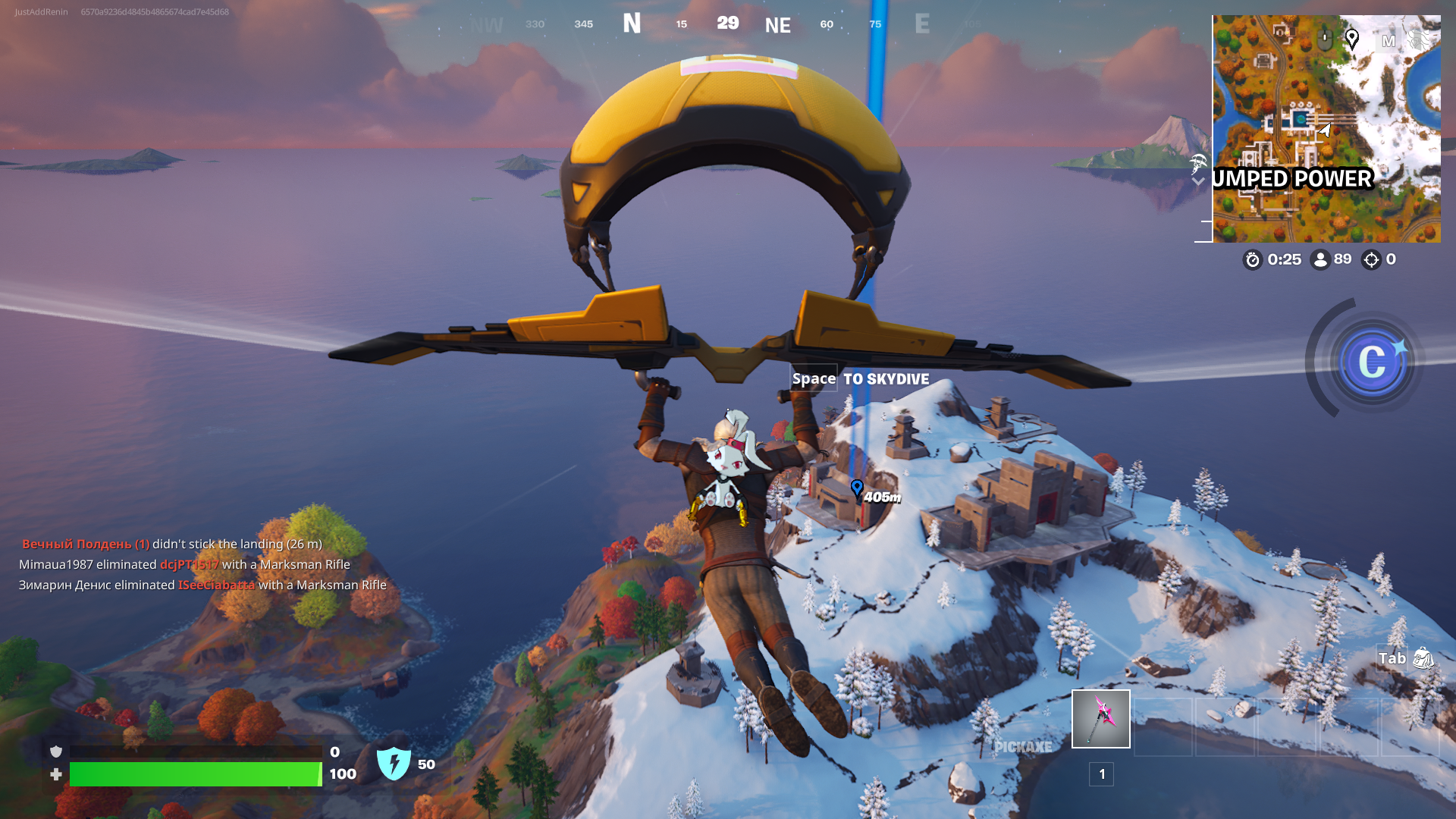Expand the chevron below the glider icon
The width and height of the screenshot is (1456, 819).
click(x=1198, y=183)
